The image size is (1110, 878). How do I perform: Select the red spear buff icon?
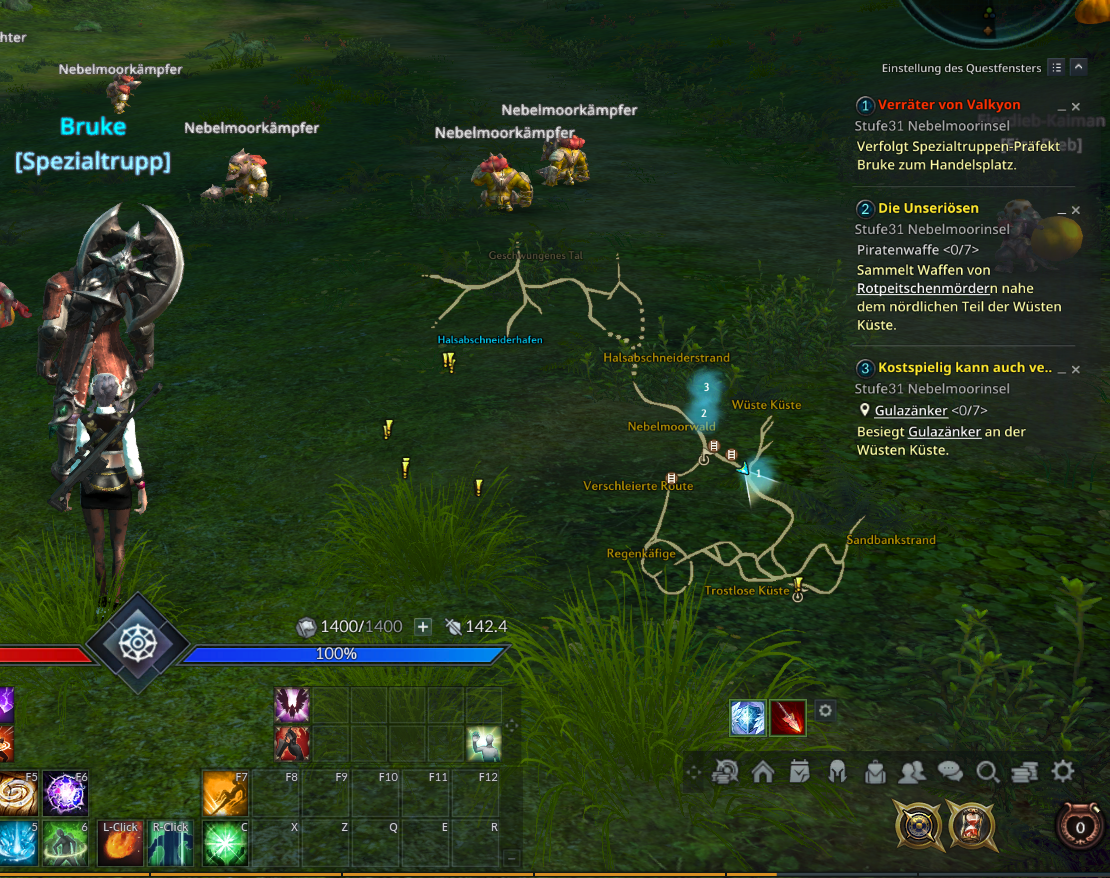tap(787, 717)
